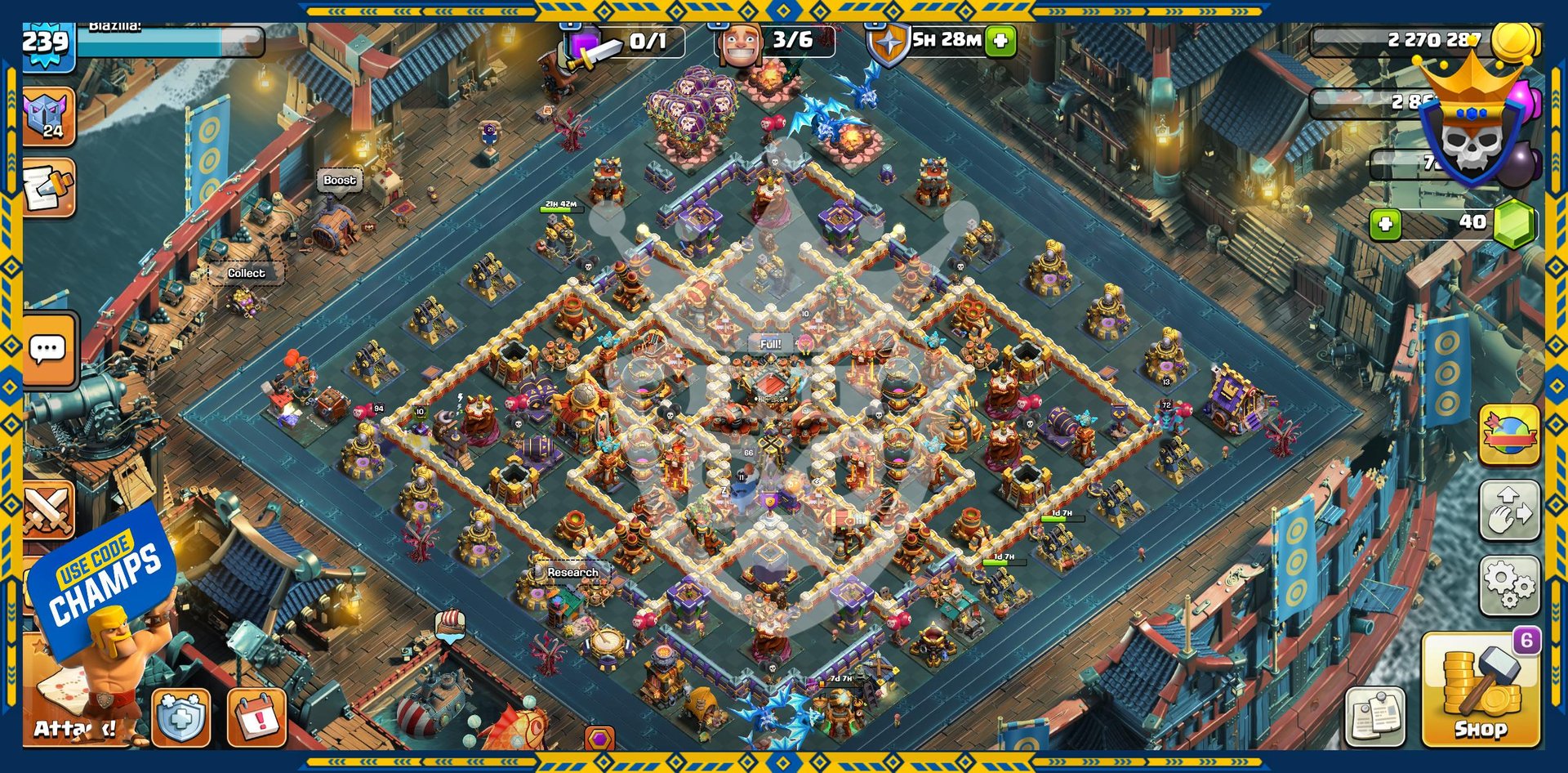Image resolution: width=1568 pixels, height=773 pixels.
Task: View the player level 239 badge
Action: point(46,41)
